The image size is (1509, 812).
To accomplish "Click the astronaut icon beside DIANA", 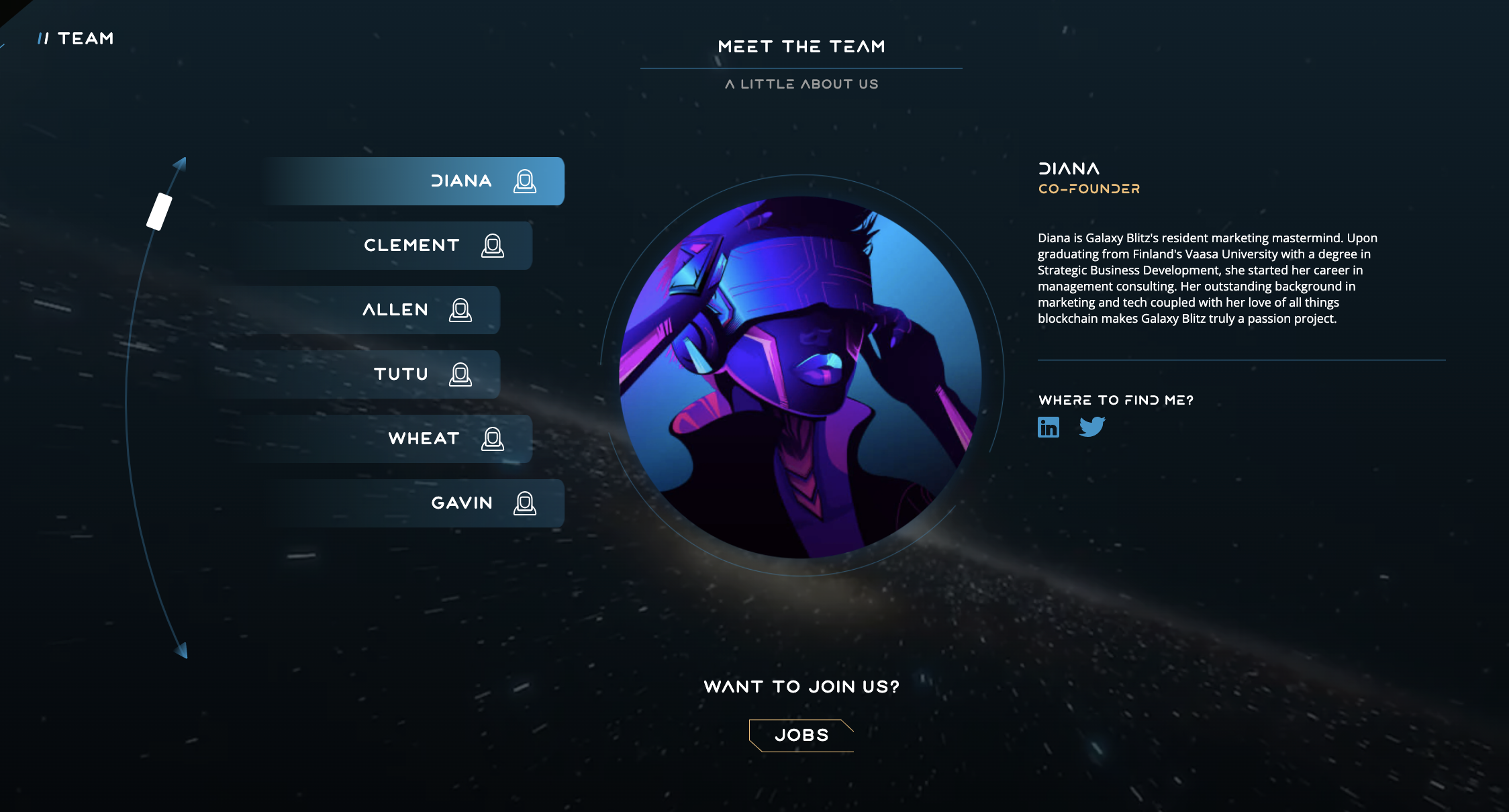I will click(524, 180).
